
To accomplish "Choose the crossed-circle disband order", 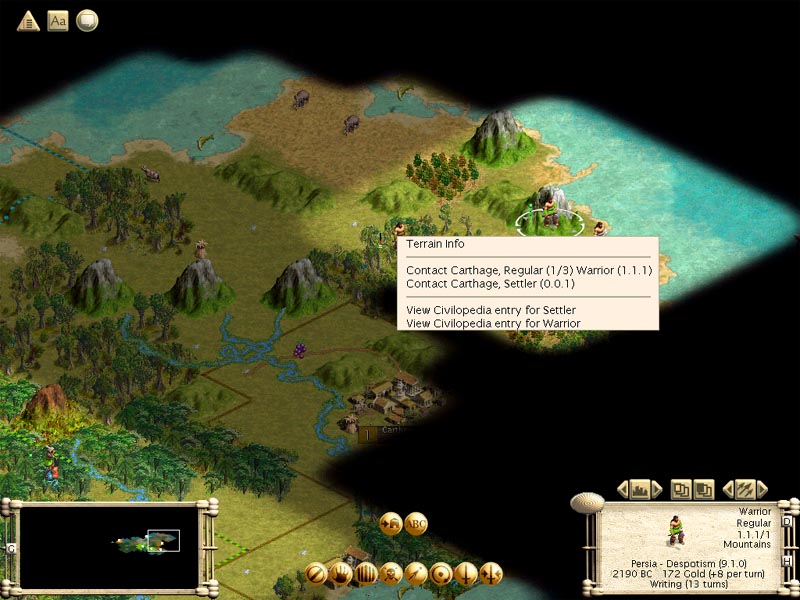I will click(x=316, y=574).
